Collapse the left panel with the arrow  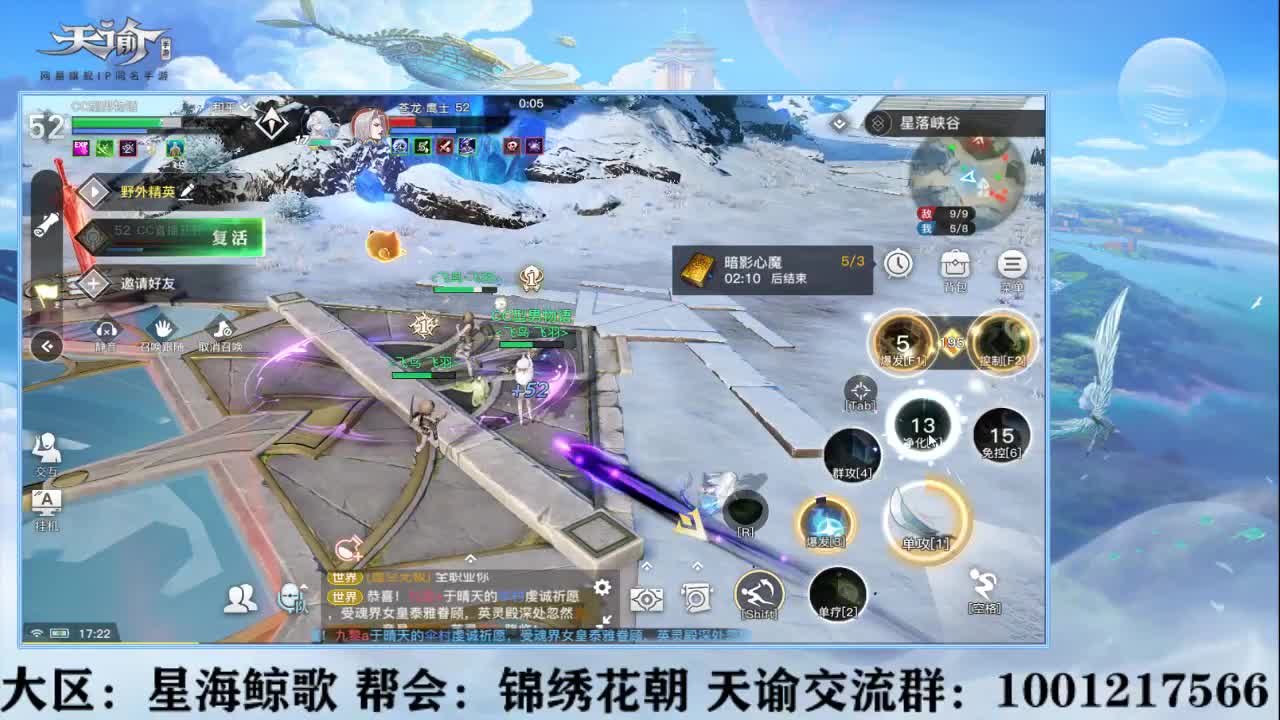pyautogui.click(x=46, y=345)
